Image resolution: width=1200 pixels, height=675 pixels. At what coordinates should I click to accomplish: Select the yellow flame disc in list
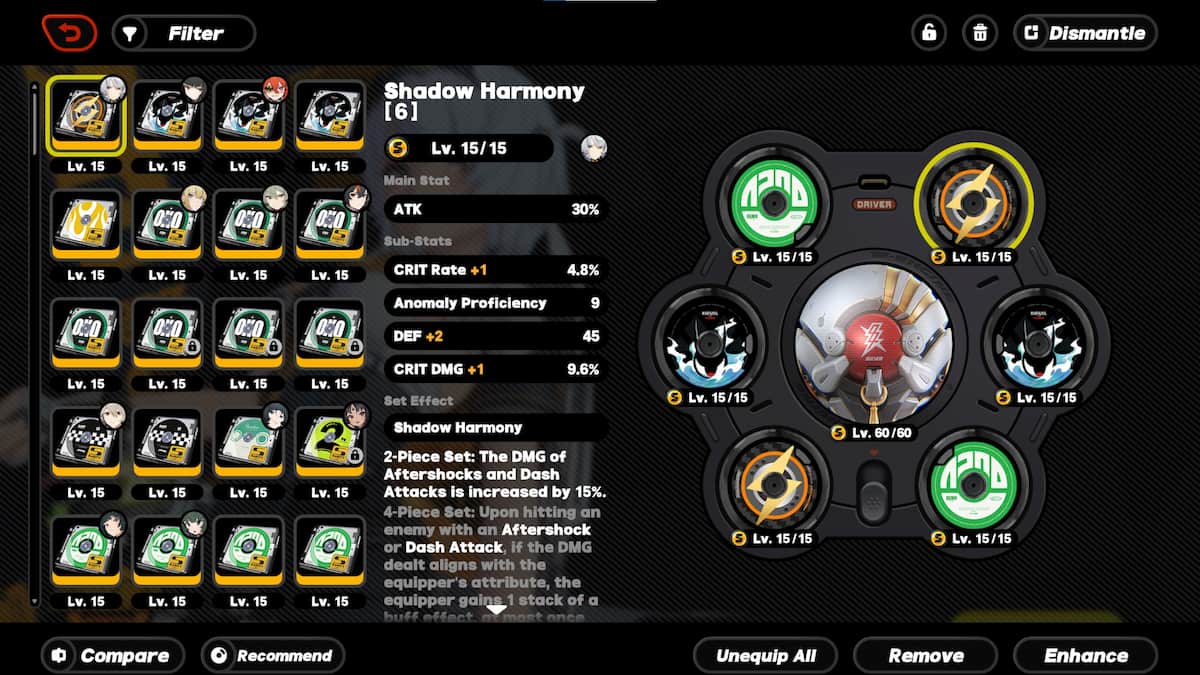pos(85,225)
